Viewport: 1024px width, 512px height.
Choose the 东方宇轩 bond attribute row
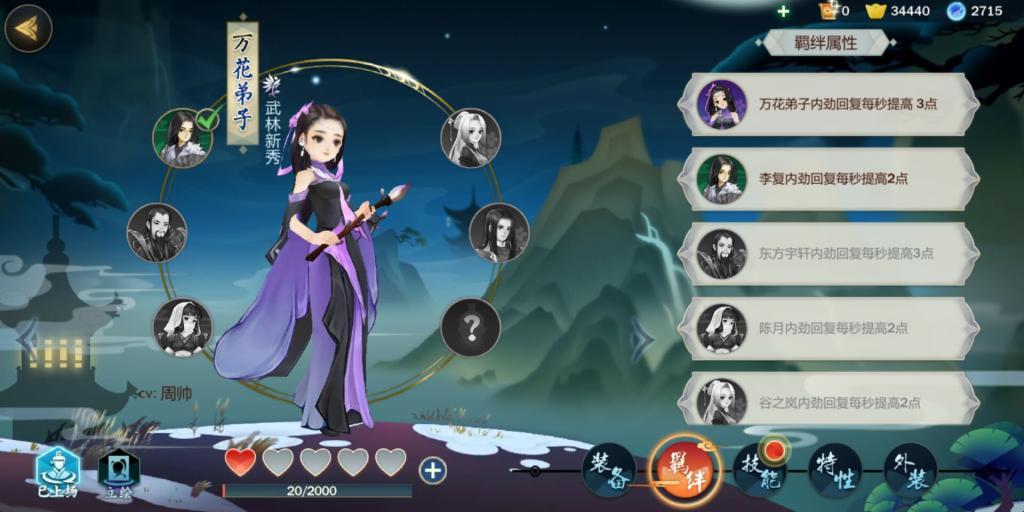[x=828, y=253]
